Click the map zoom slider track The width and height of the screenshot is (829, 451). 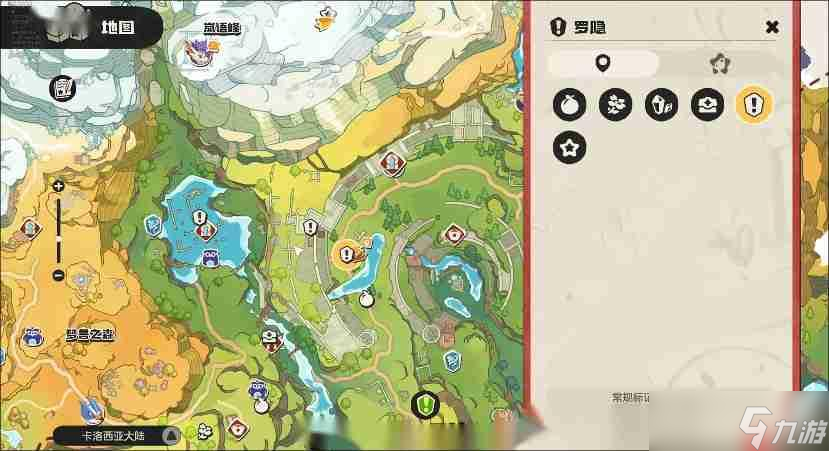click(58, 230)
